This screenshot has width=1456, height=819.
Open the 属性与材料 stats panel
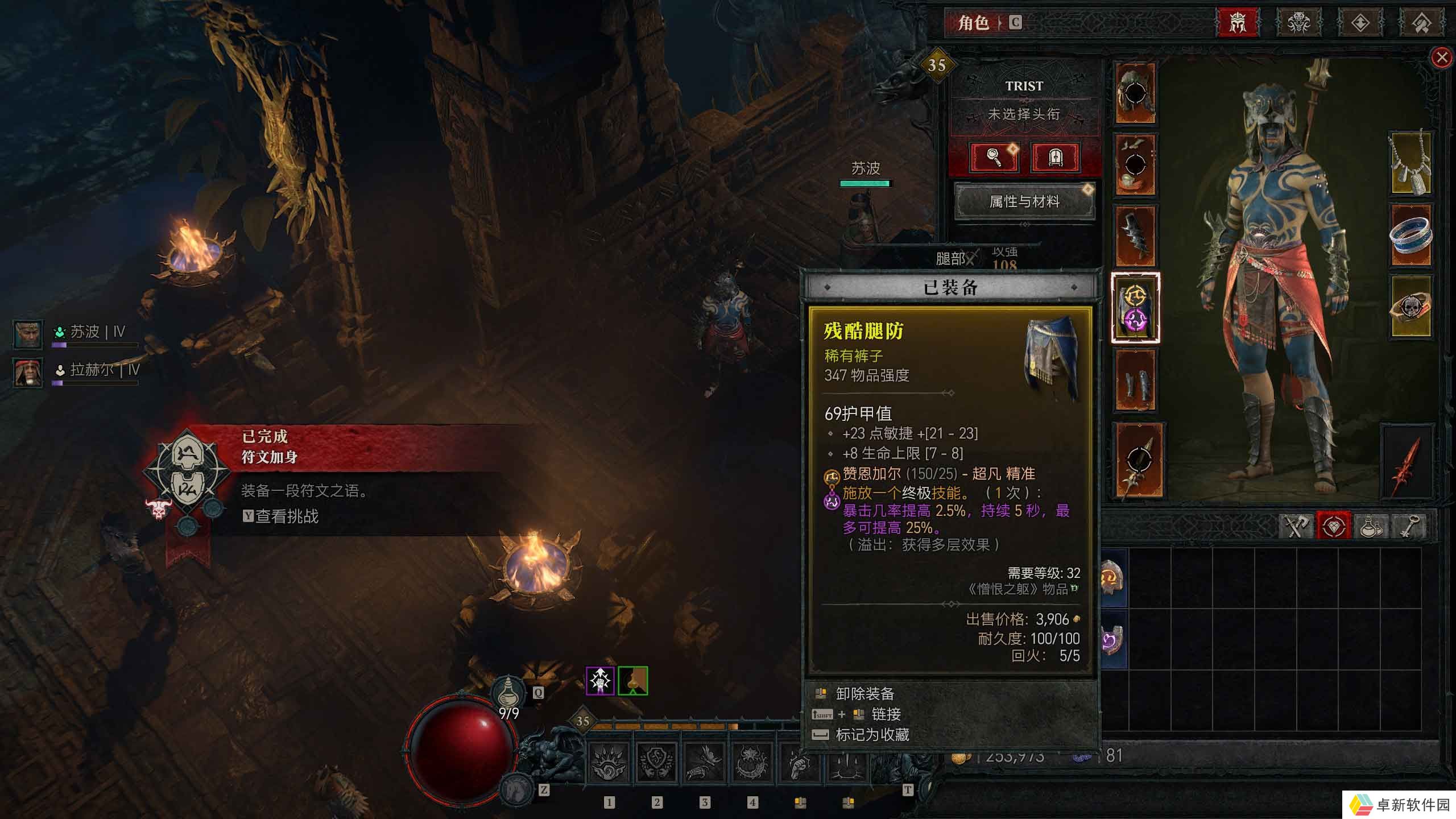pyautogui.click(x=1024, y=201)
